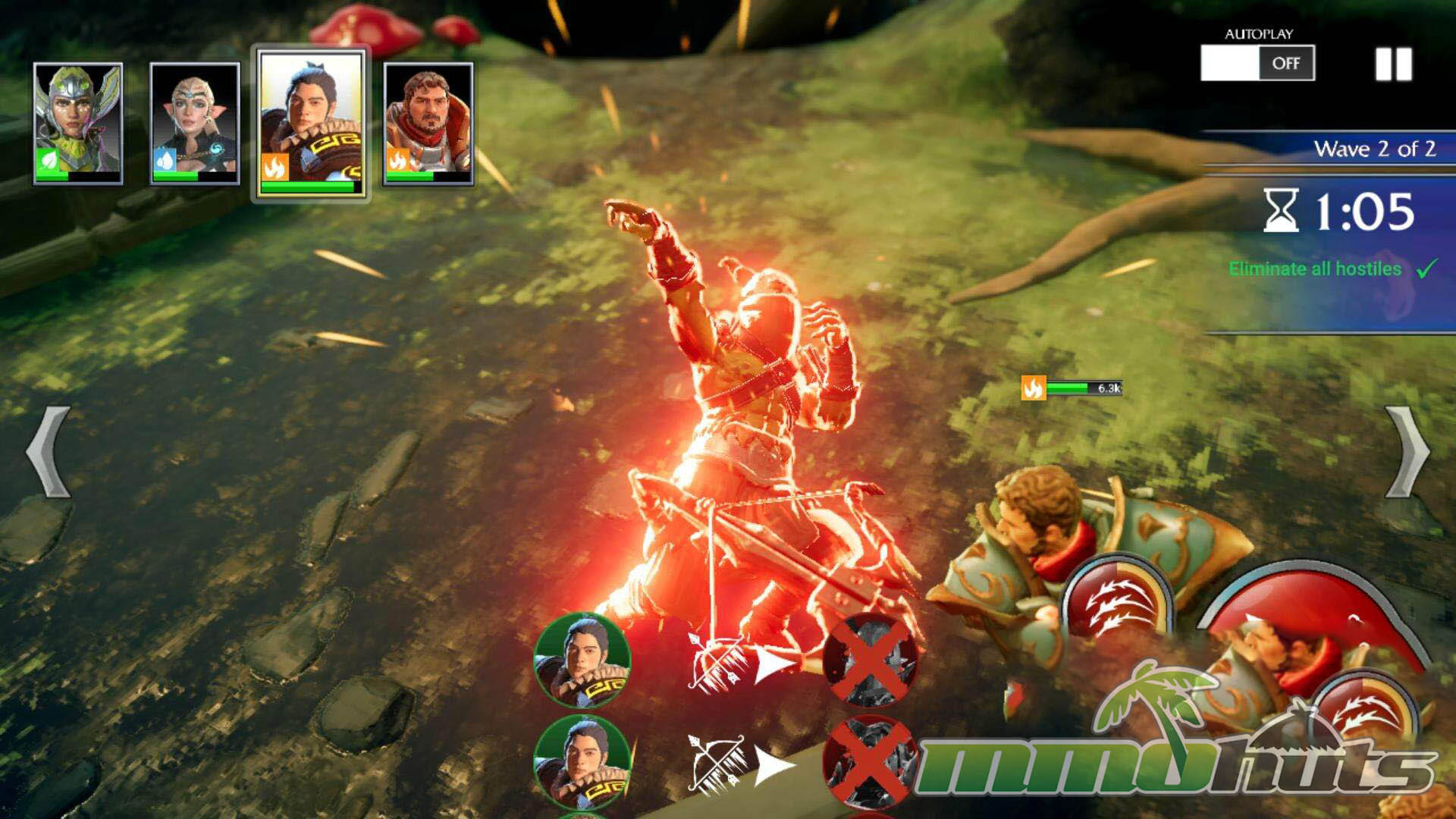Activate the large red ability button
The height and width of the screenshot is (819, 1456).
click(1319, 645)
